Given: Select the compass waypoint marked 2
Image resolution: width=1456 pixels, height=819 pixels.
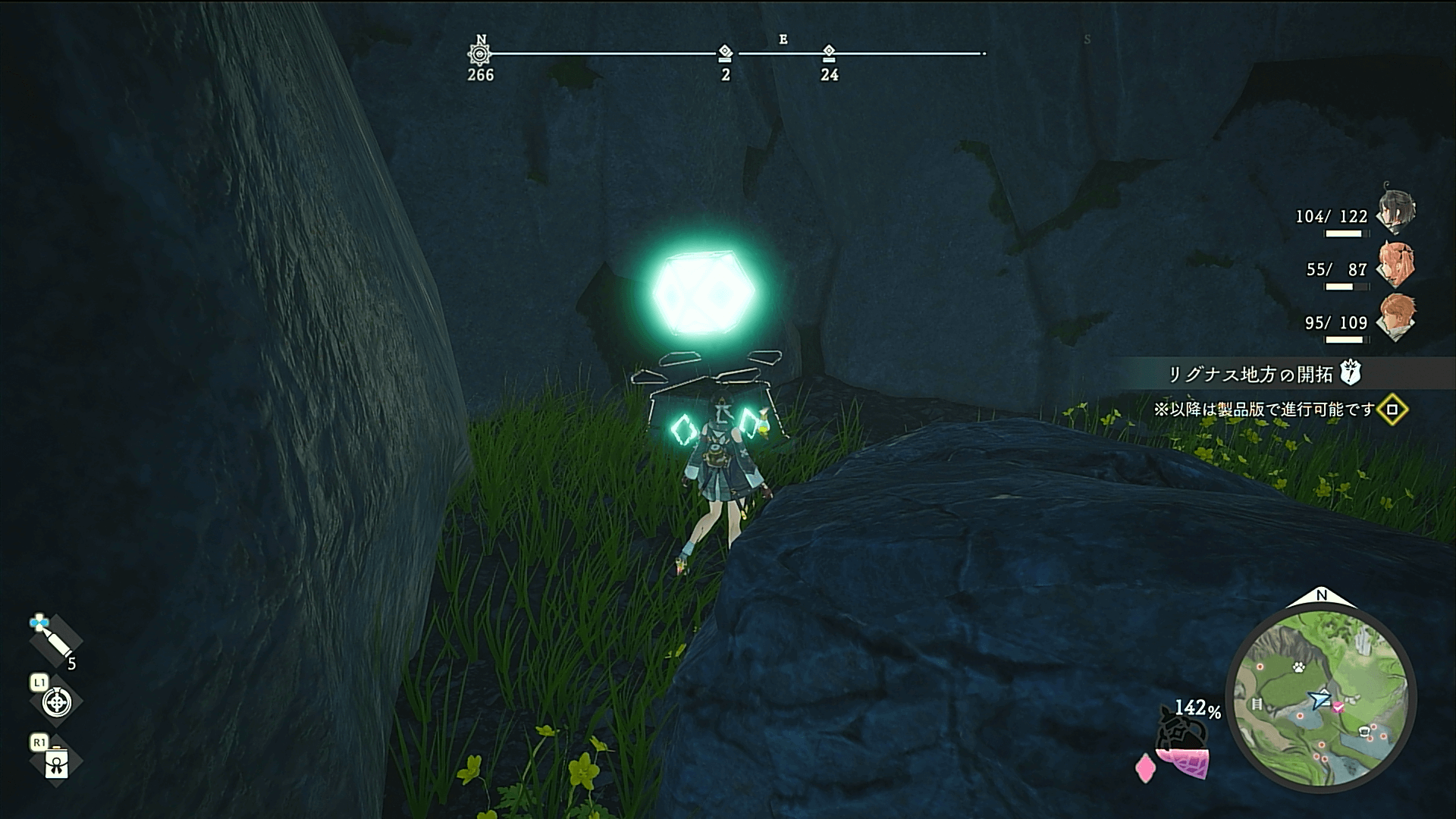Looking at the screenshot, I should pos(725,53).
